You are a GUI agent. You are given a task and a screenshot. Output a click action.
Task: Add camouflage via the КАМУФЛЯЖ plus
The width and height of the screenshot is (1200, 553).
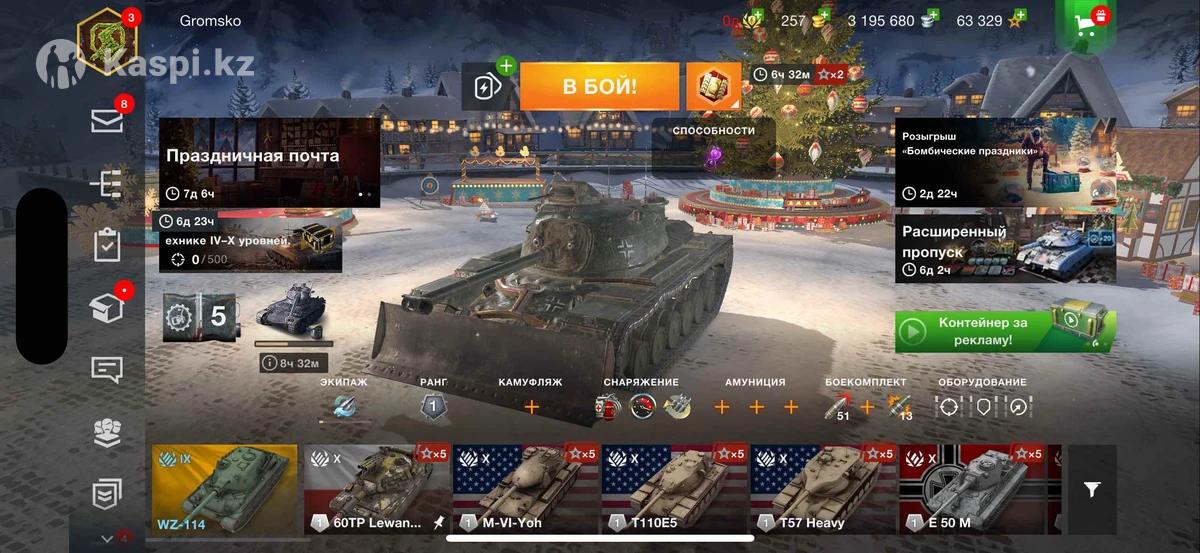(531, 407)
